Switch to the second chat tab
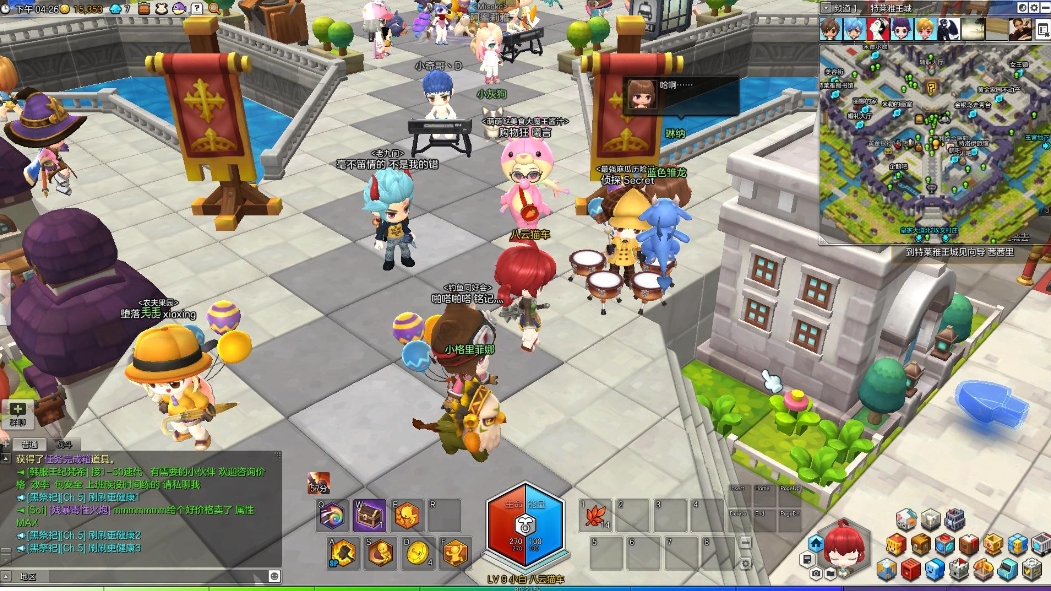 point(63,444)
